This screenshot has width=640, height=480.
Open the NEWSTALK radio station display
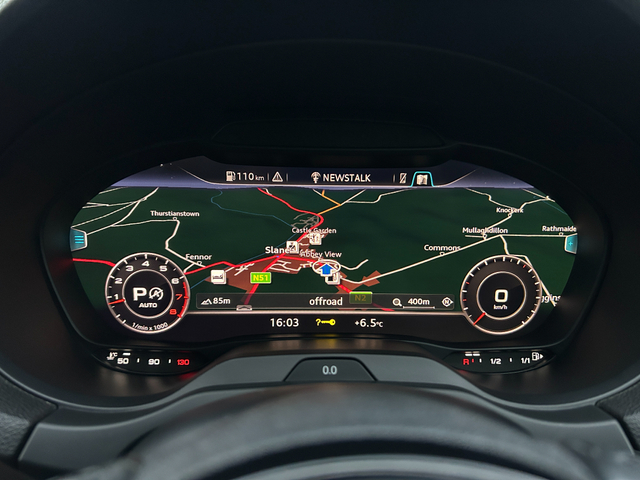341,177
